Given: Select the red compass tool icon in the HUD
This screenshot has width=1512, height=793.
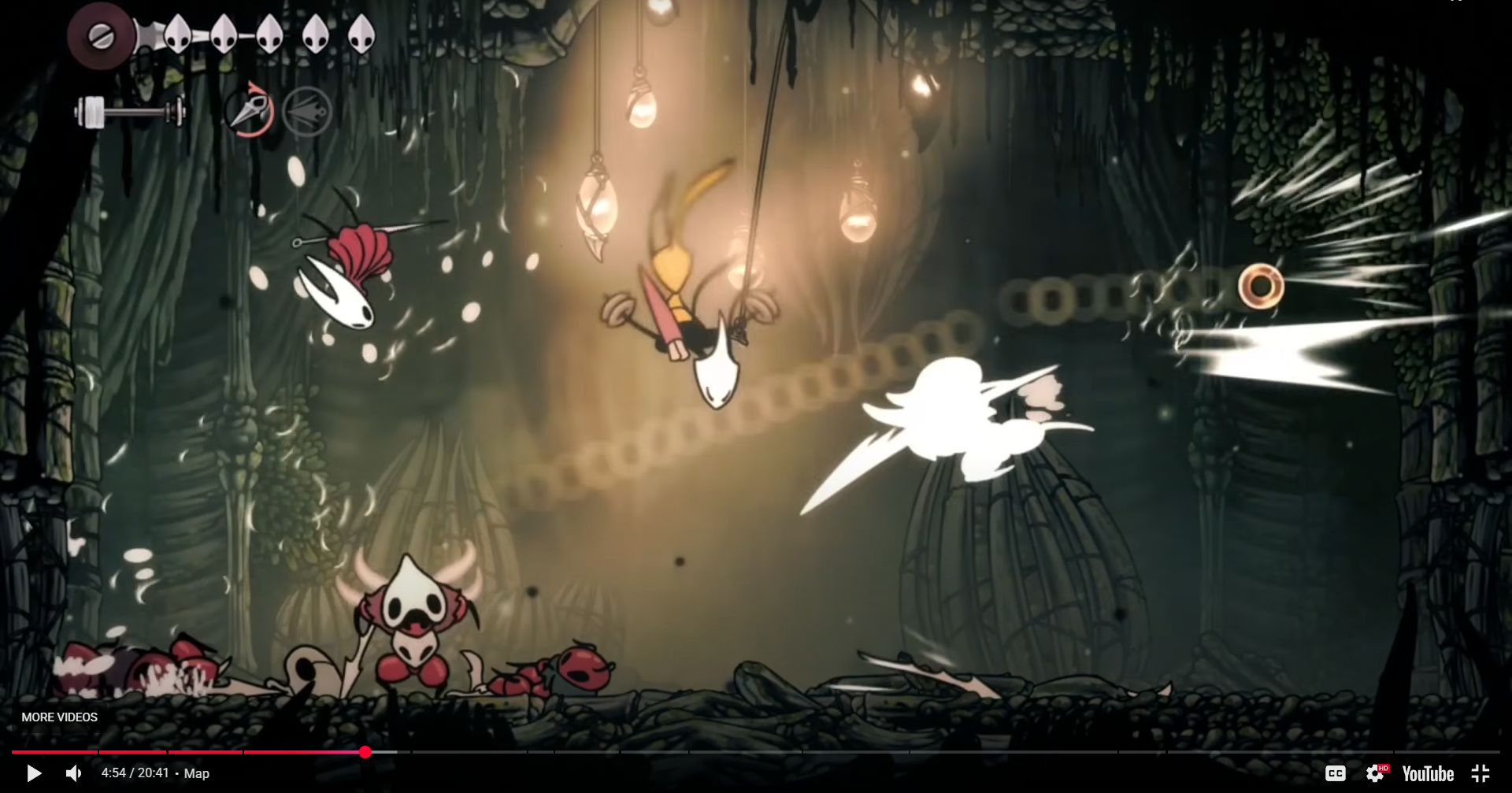Looking at the screenshot, I should (248, 110).
